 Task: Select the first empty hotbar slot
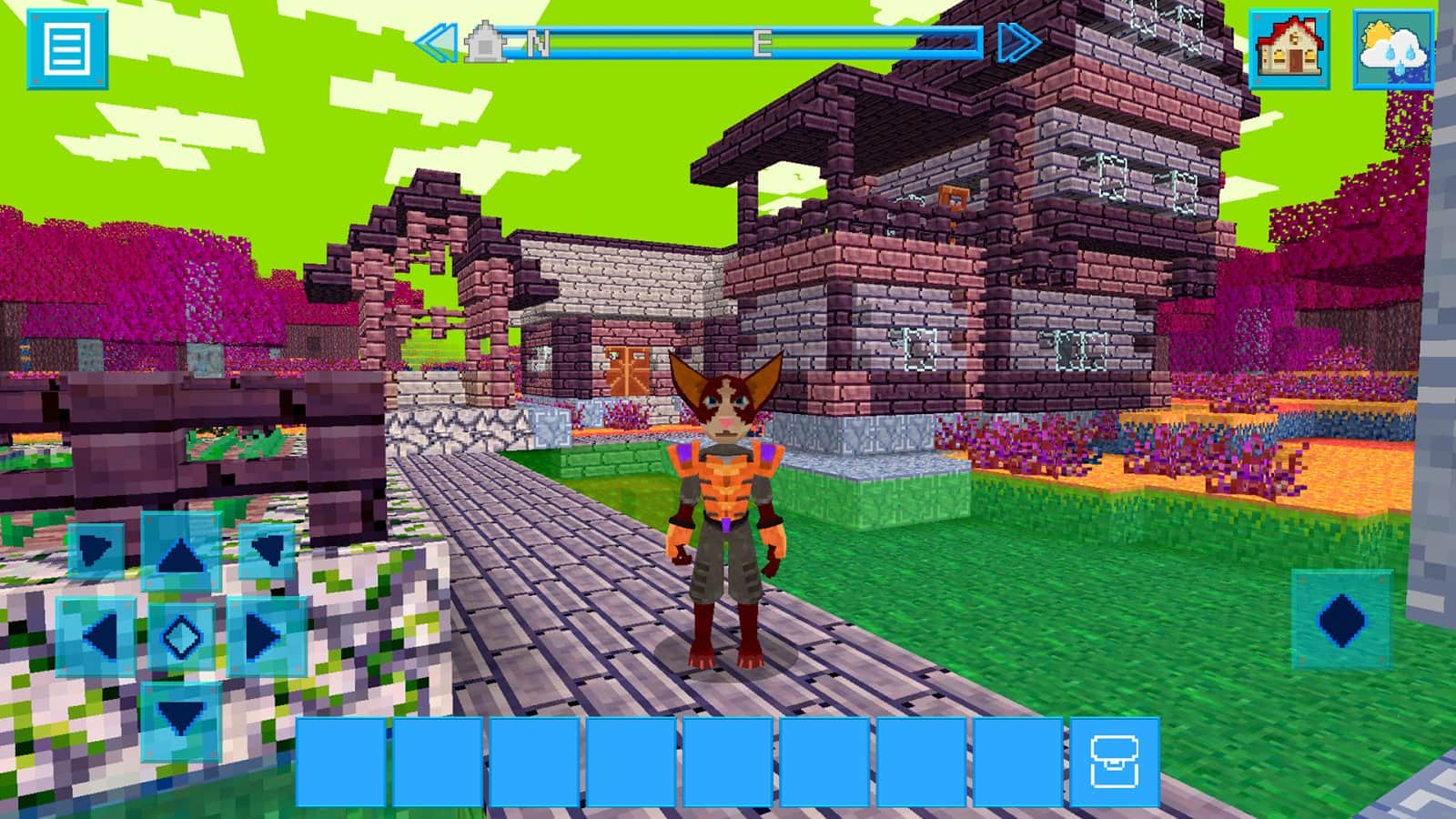pos(344,760)
